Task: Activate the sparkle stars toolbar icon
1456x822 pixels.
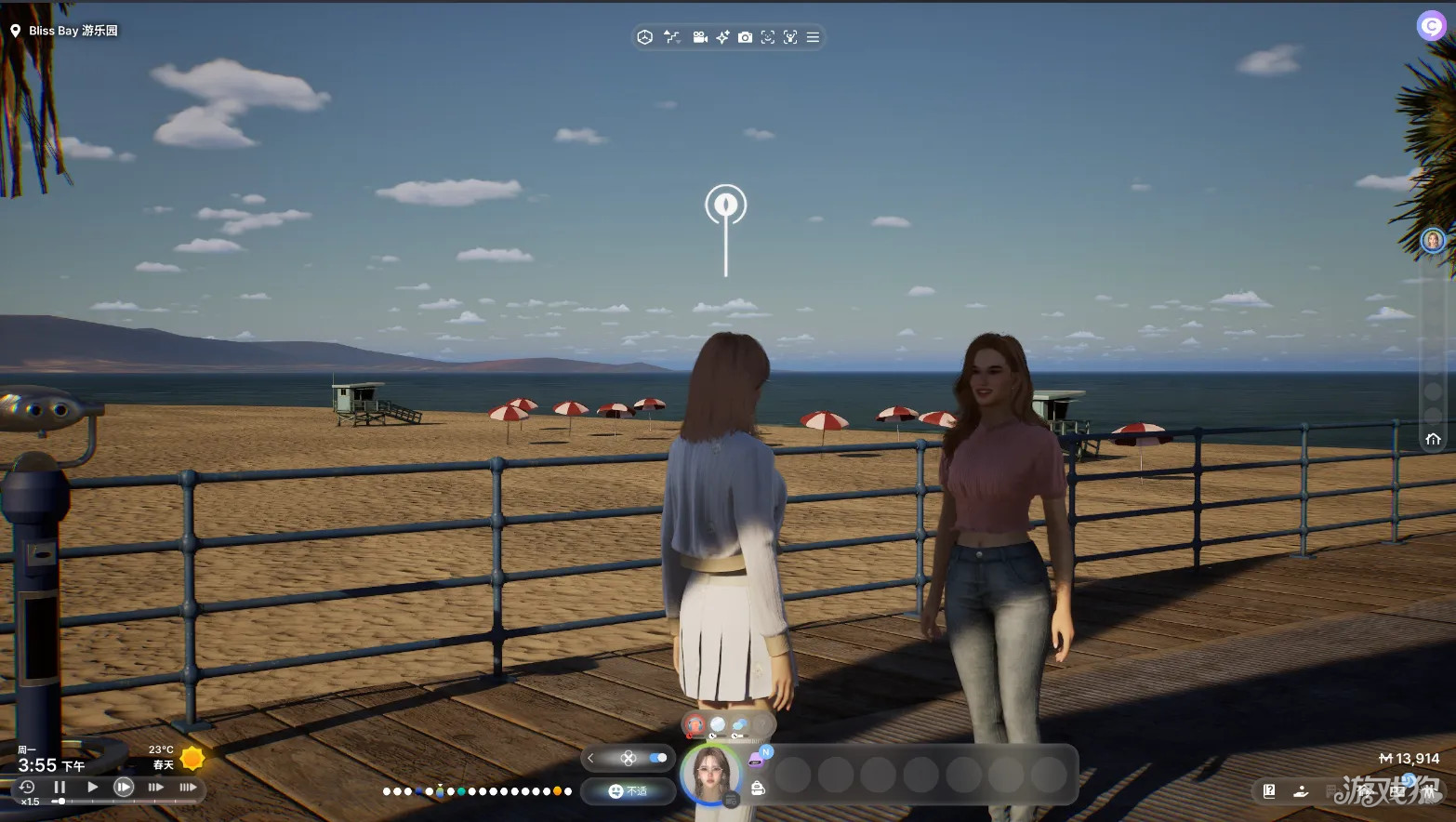Action: point(722,37)
